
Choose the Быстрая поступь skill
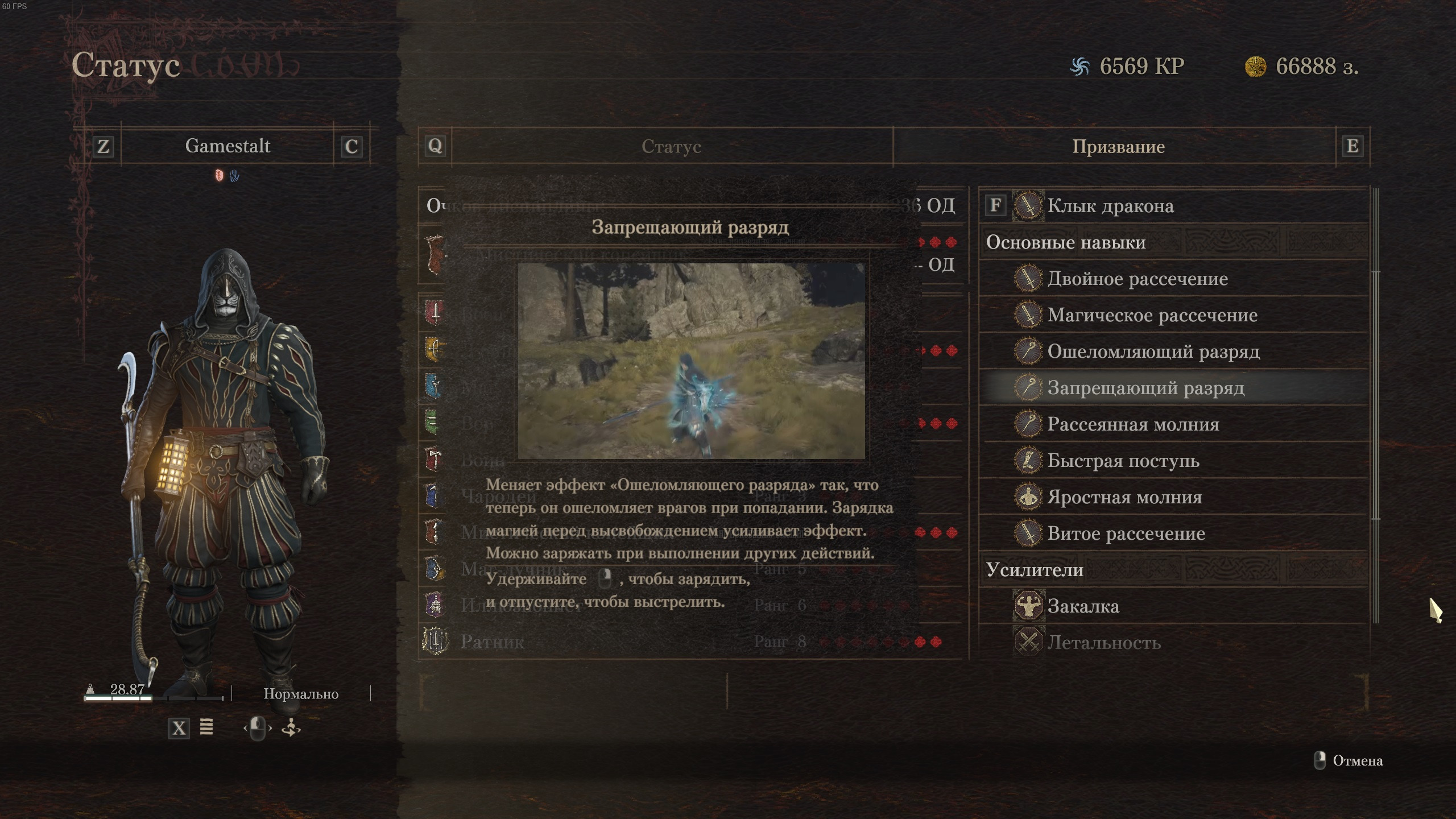(x=1123, y=461)
